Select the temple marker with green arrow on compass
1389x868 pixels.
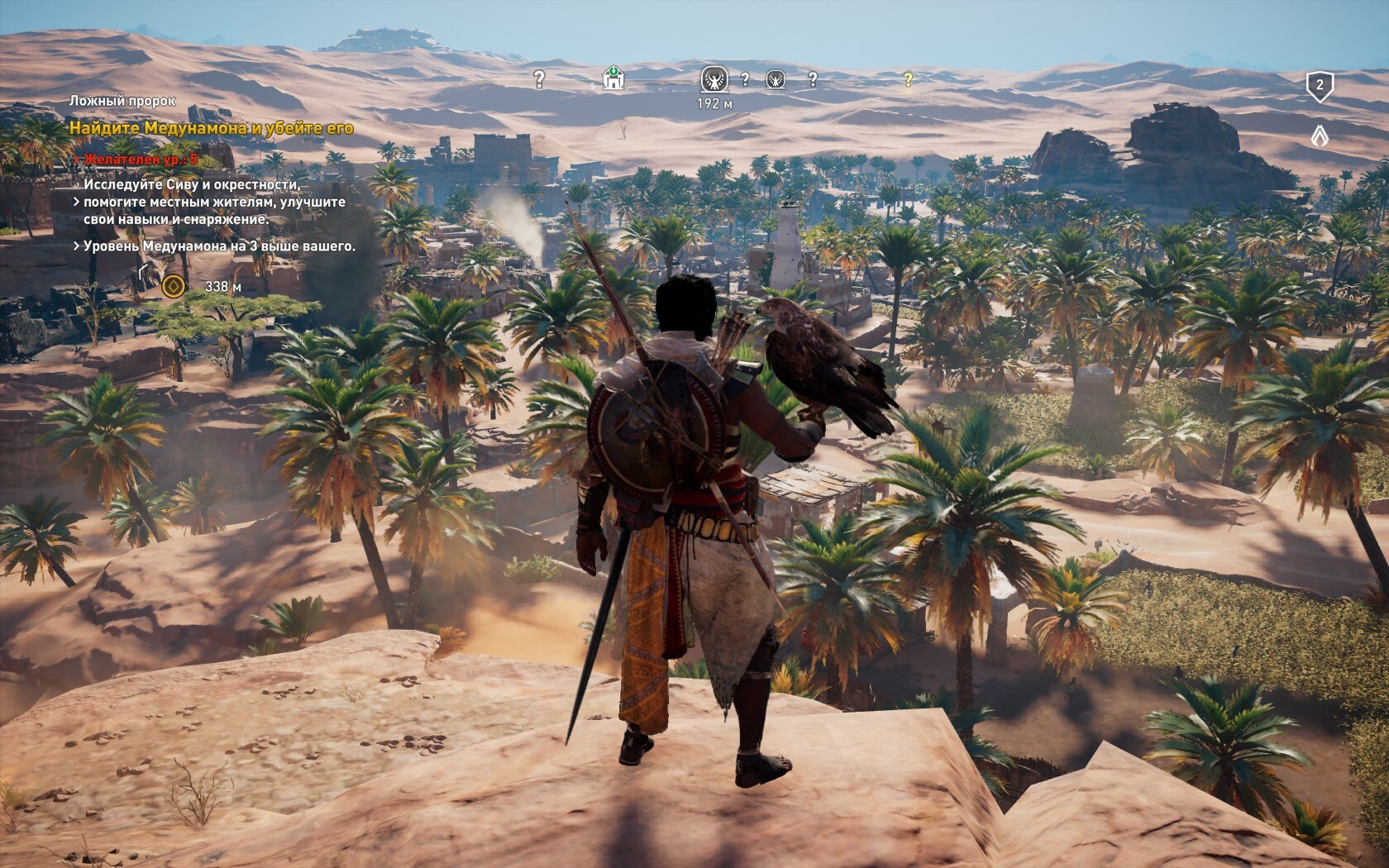coord(613,79)
